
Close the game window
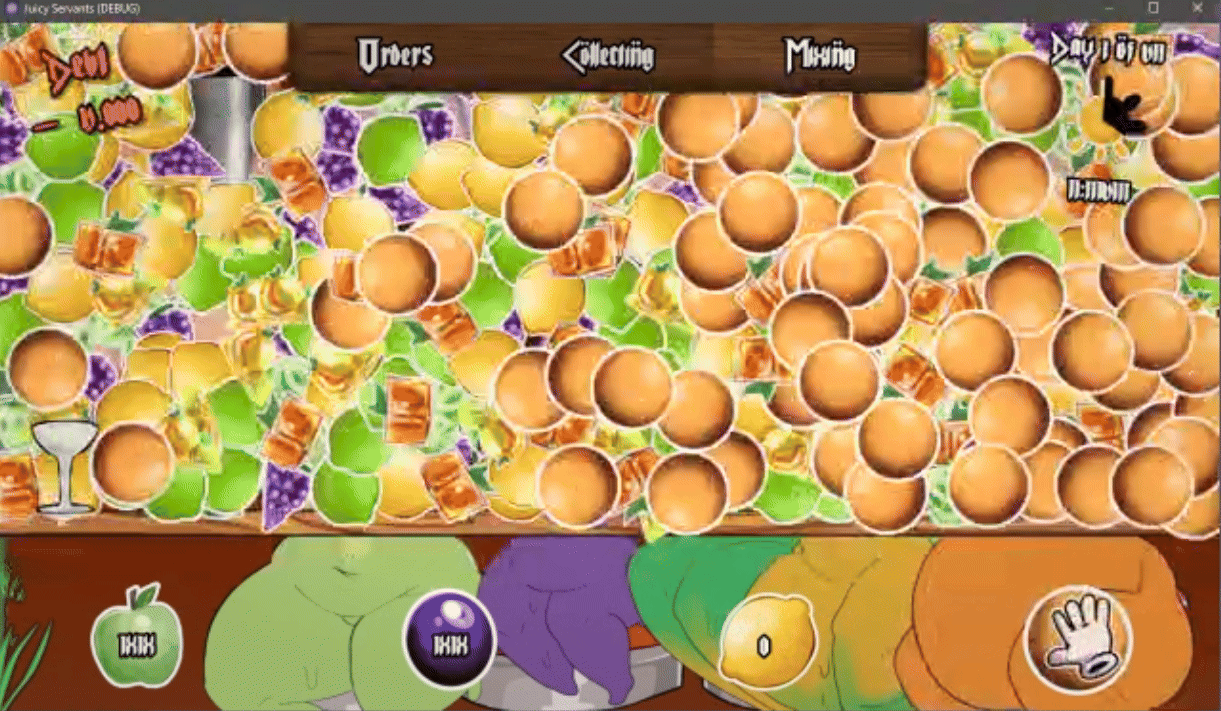(x=1198, y=8)
